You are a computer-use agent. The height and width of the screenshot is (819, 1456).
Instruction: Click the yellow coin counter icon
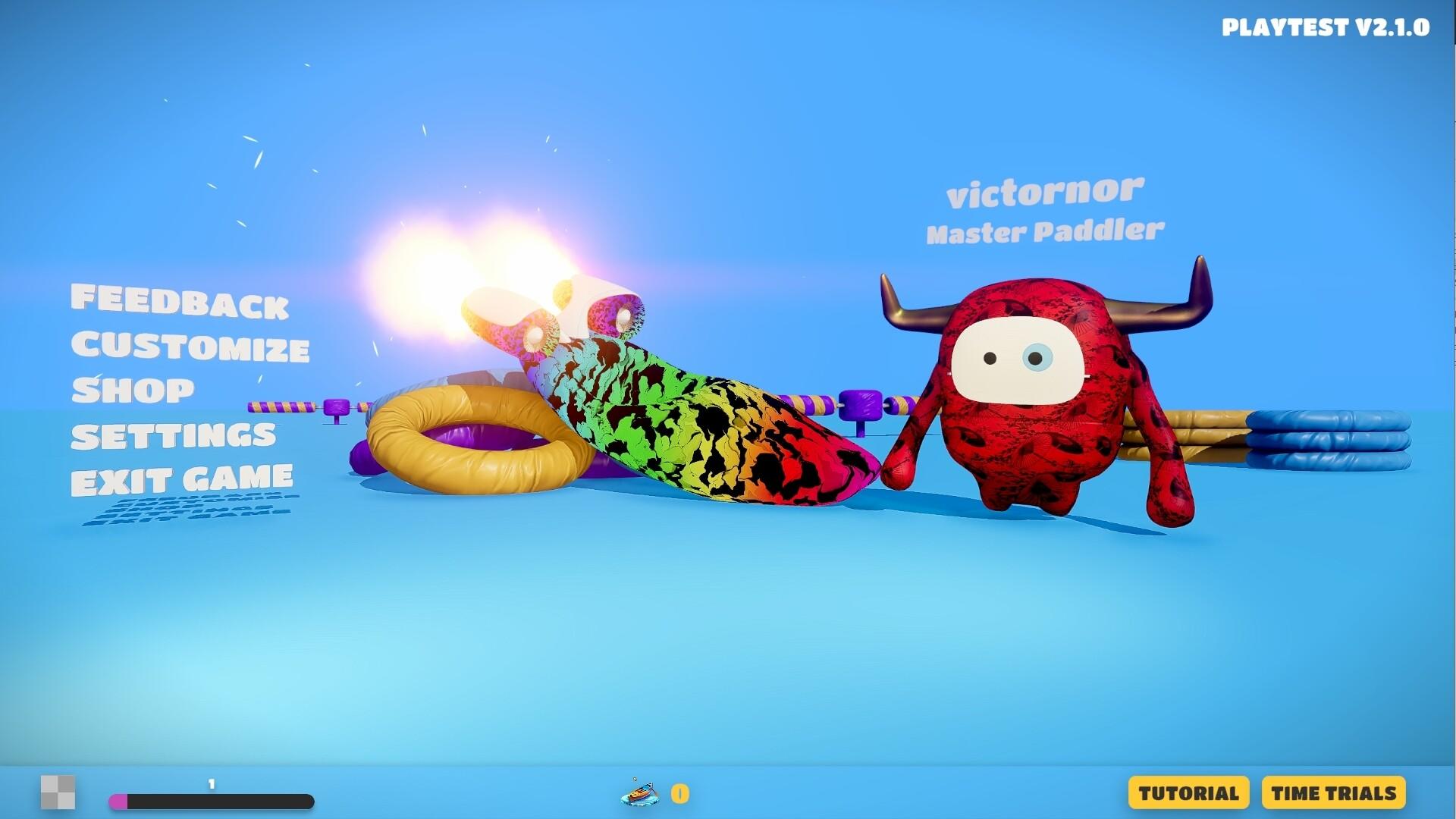click(679, 793)
